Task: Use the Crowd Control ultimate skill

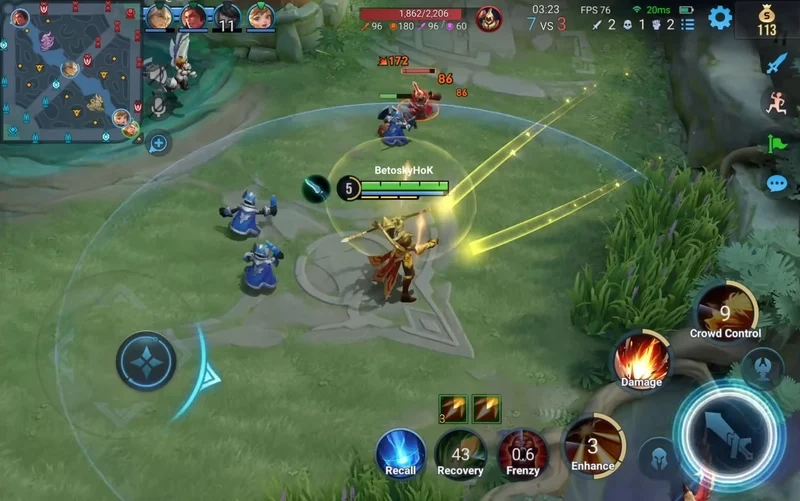Action: click(725, 313)
